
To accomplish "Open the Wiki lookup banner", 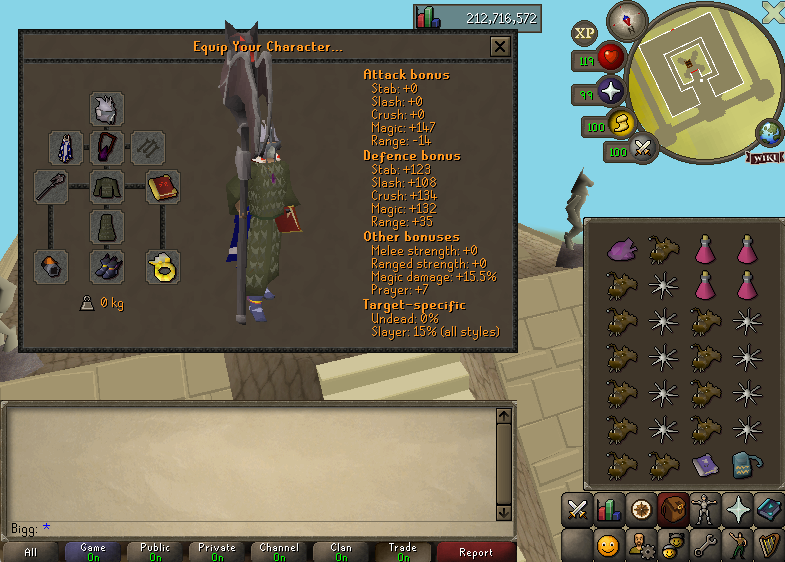I will [x=764, y=157].
